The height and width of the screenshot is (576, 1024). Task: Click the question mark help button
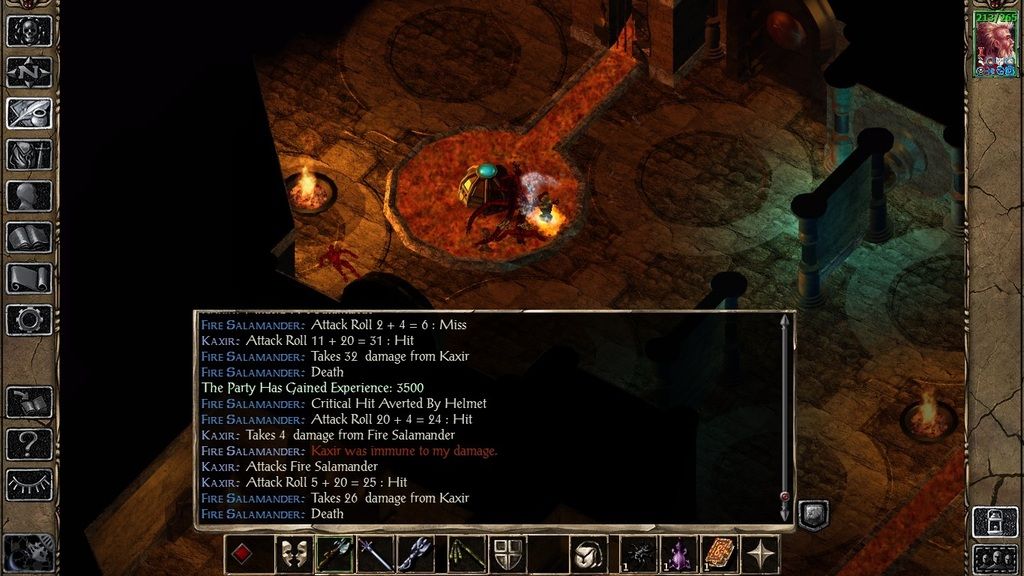coord(29,443)
